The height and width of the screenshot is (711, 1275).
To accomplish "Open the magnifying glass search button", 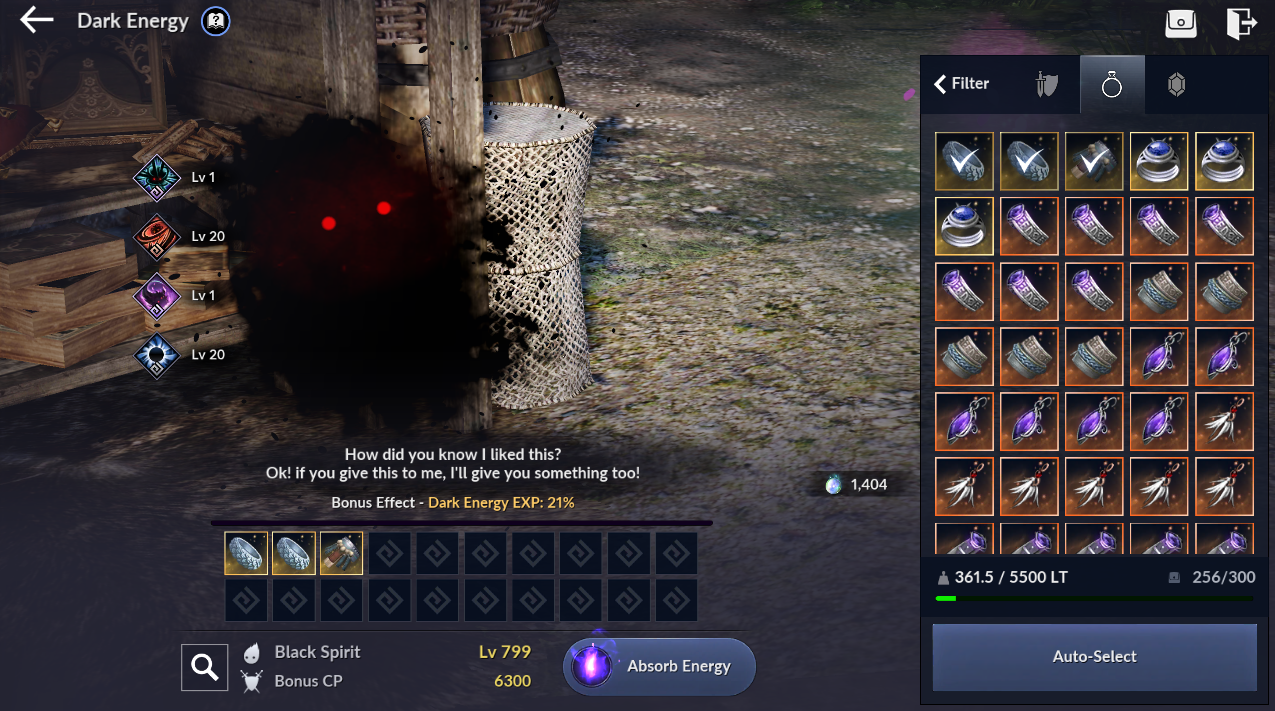I will point(205,667).
